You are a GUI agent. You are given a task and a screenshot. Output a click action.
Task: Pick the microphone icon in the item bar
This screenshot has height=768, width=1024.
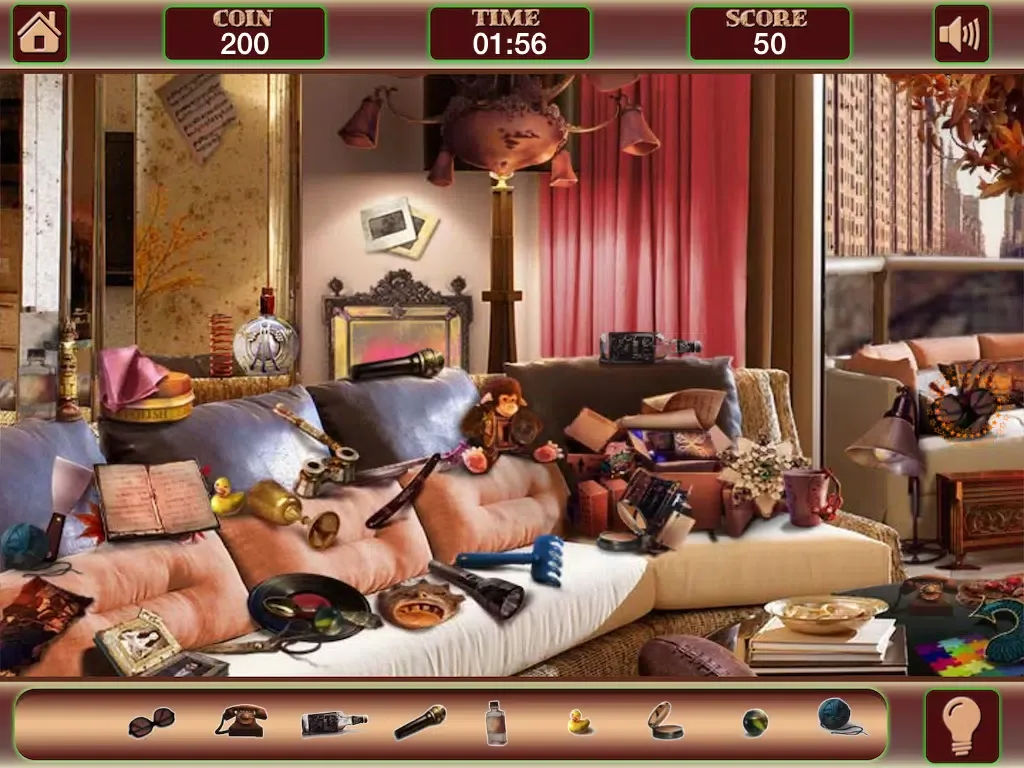(x=420, y=722)
